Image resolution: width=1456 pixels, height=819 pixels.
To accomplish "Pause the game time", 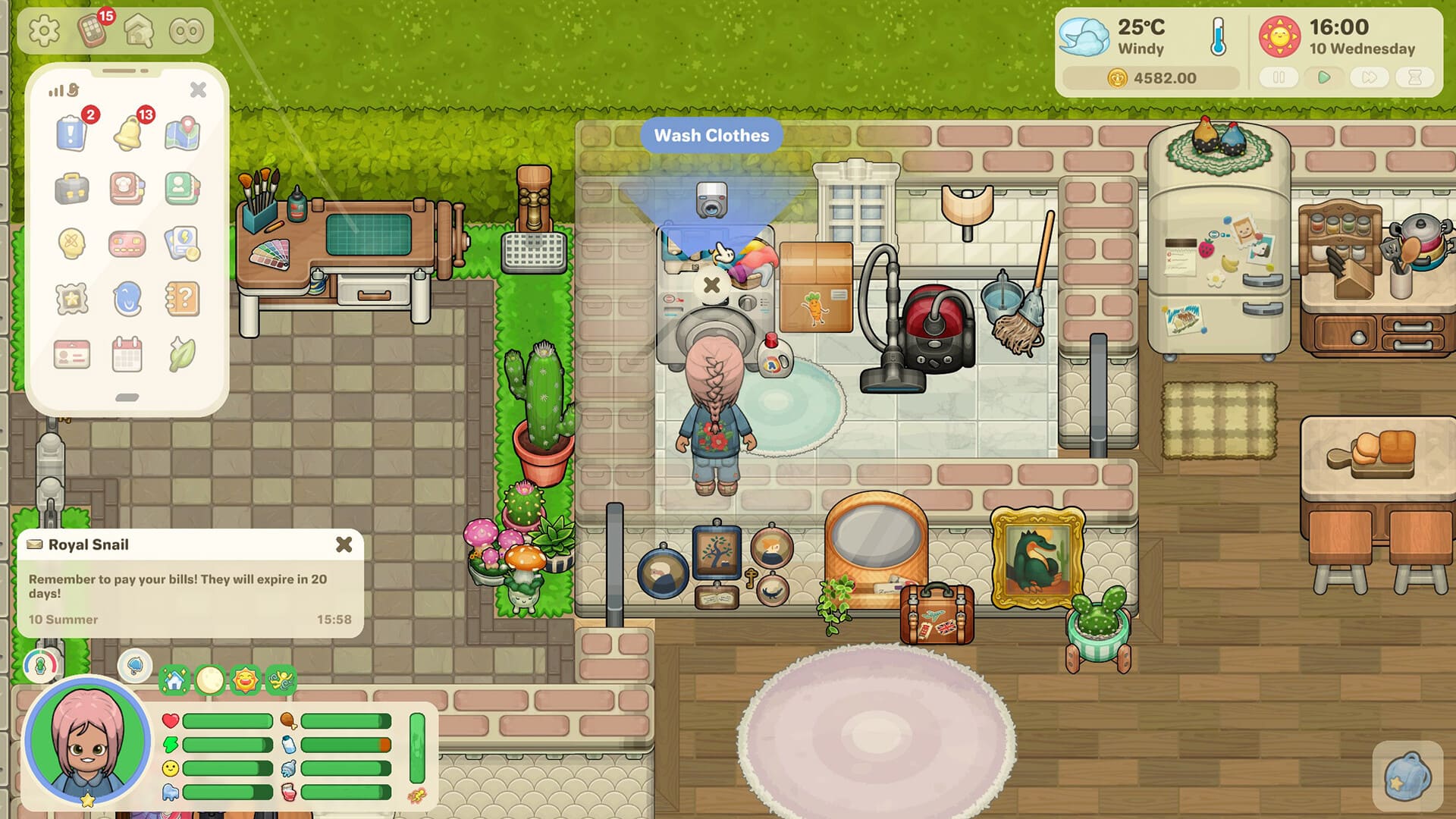I will [x=1279, y=77].
